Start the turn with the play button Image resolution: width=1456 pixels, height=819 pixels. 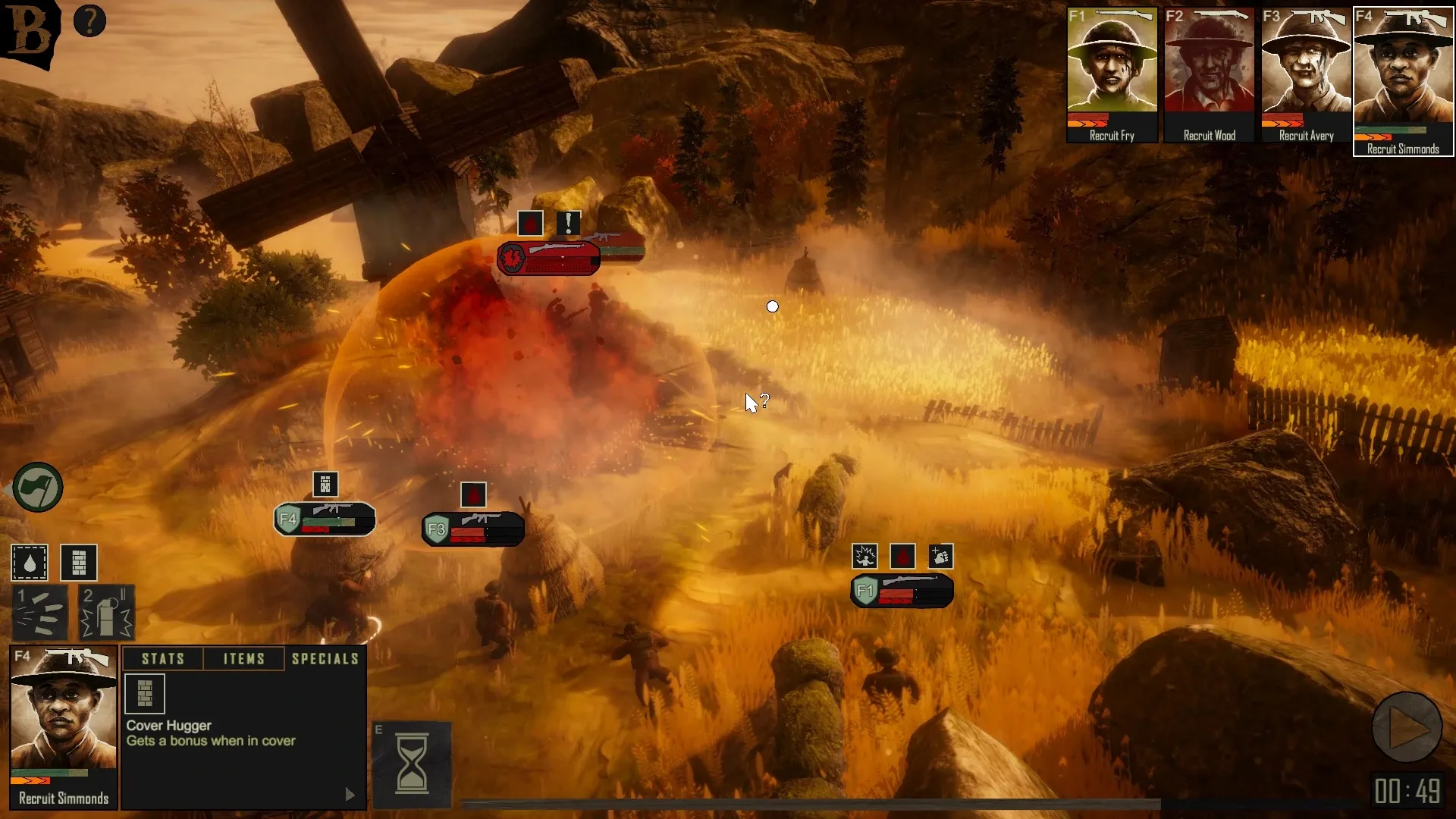(1407, 727)
